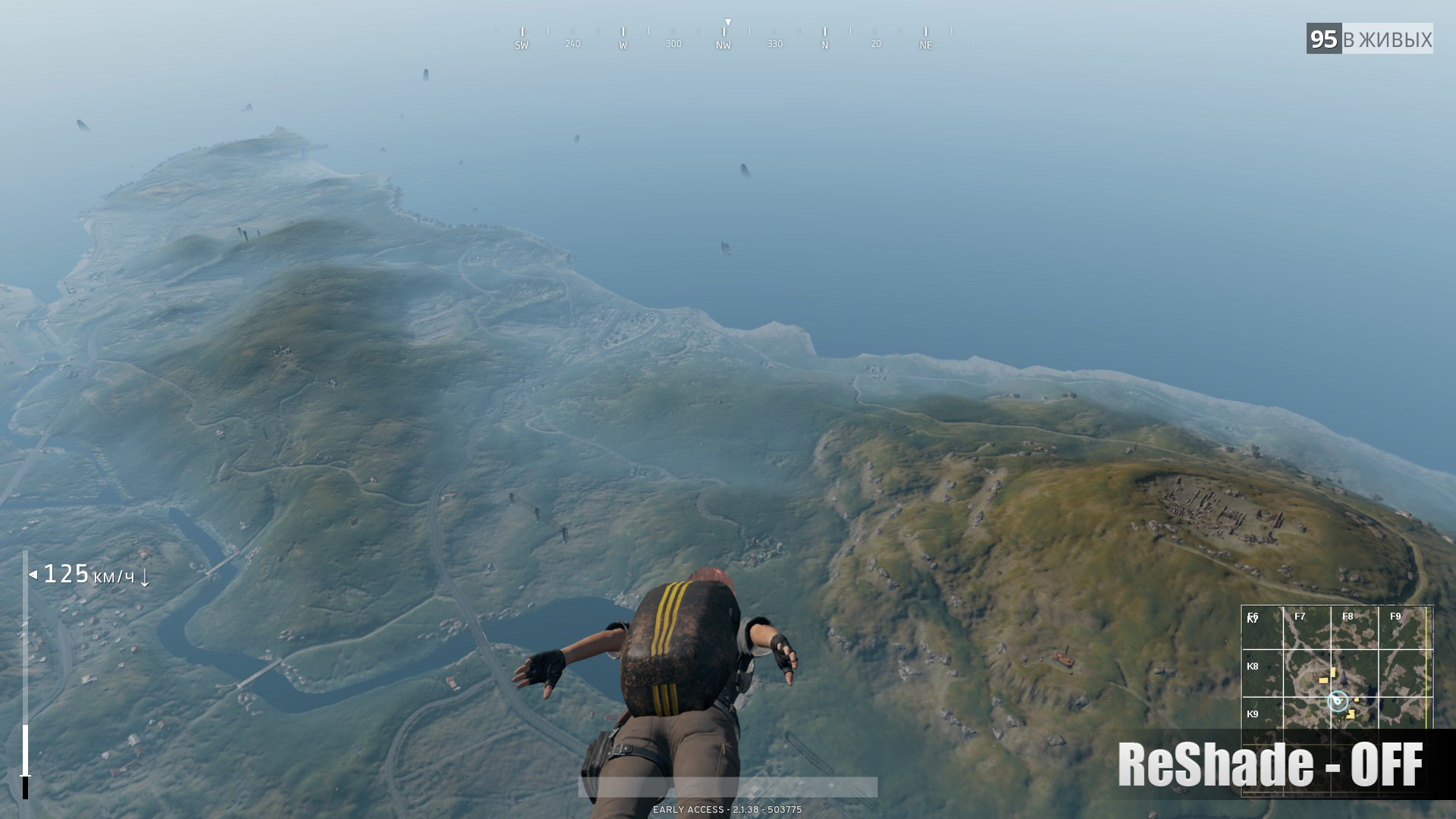Image resolution: width=1456 pixels, height=819 pixels.
Task: Select grid cell F9 on the minimap
Action: [1395, 617]
